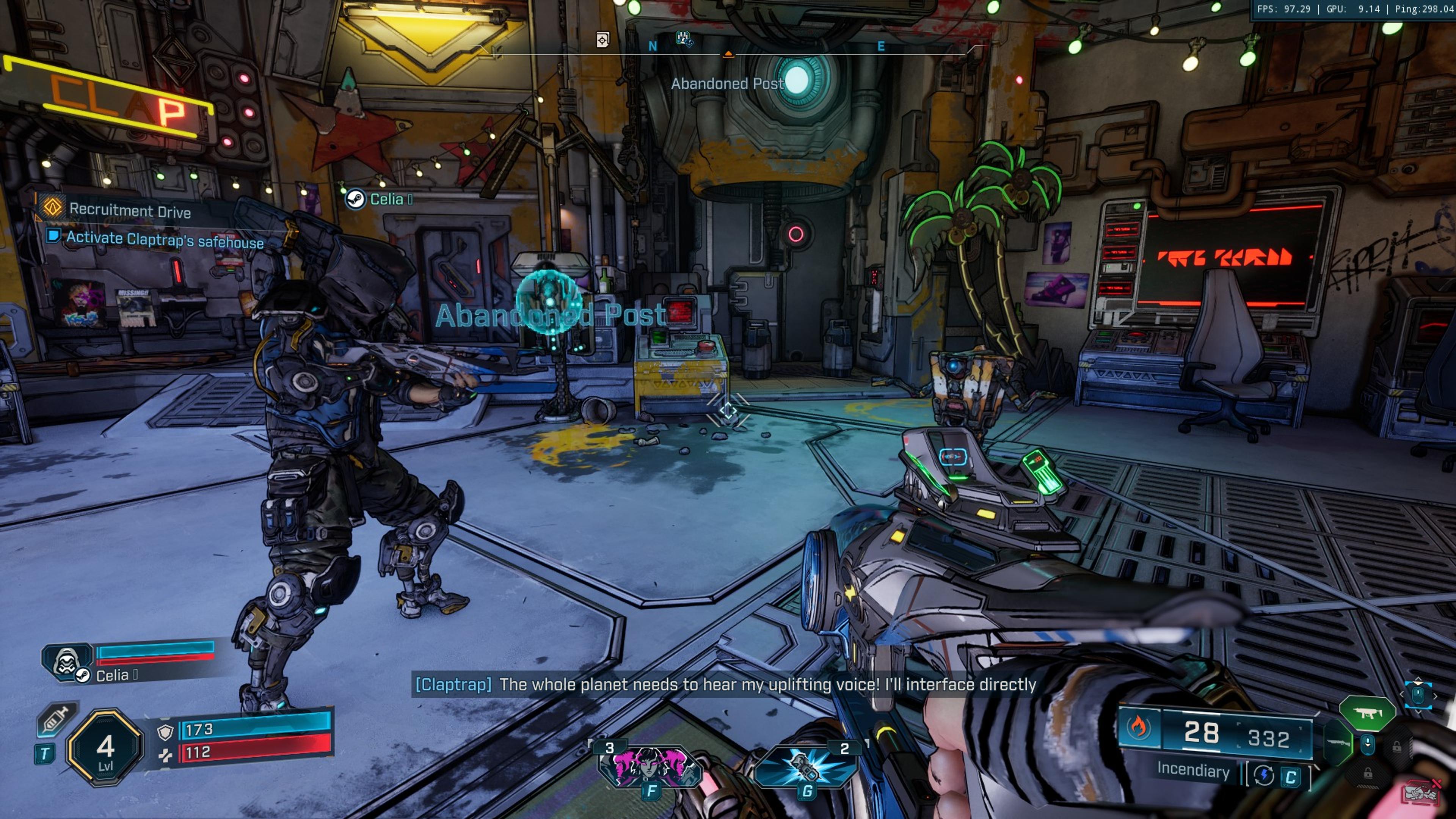1456x819 pixels.
Task: Click the level 4 badge
Action: (x=105, y=748)
